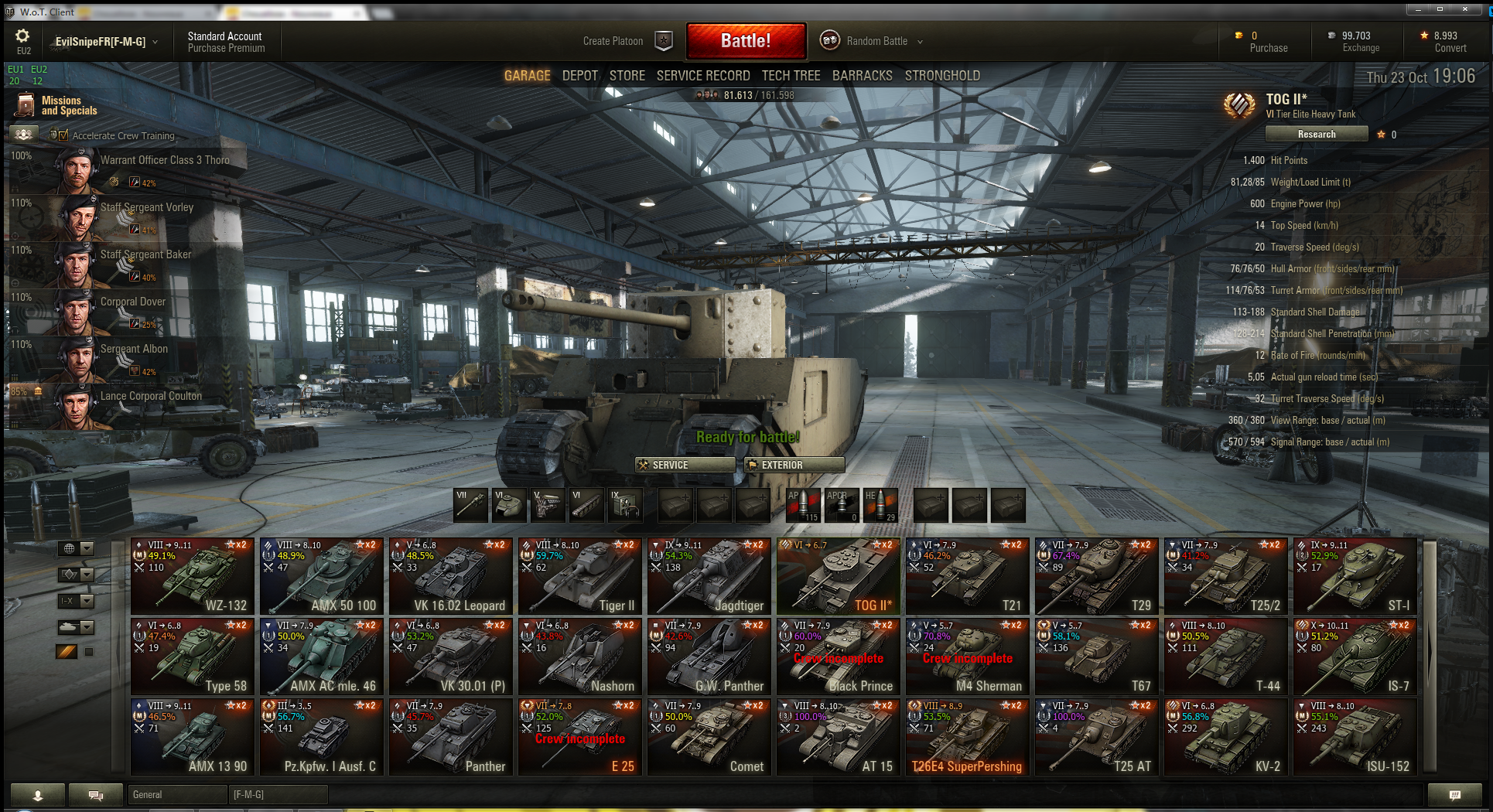Open the Stronghold tab

click(942, 76)
